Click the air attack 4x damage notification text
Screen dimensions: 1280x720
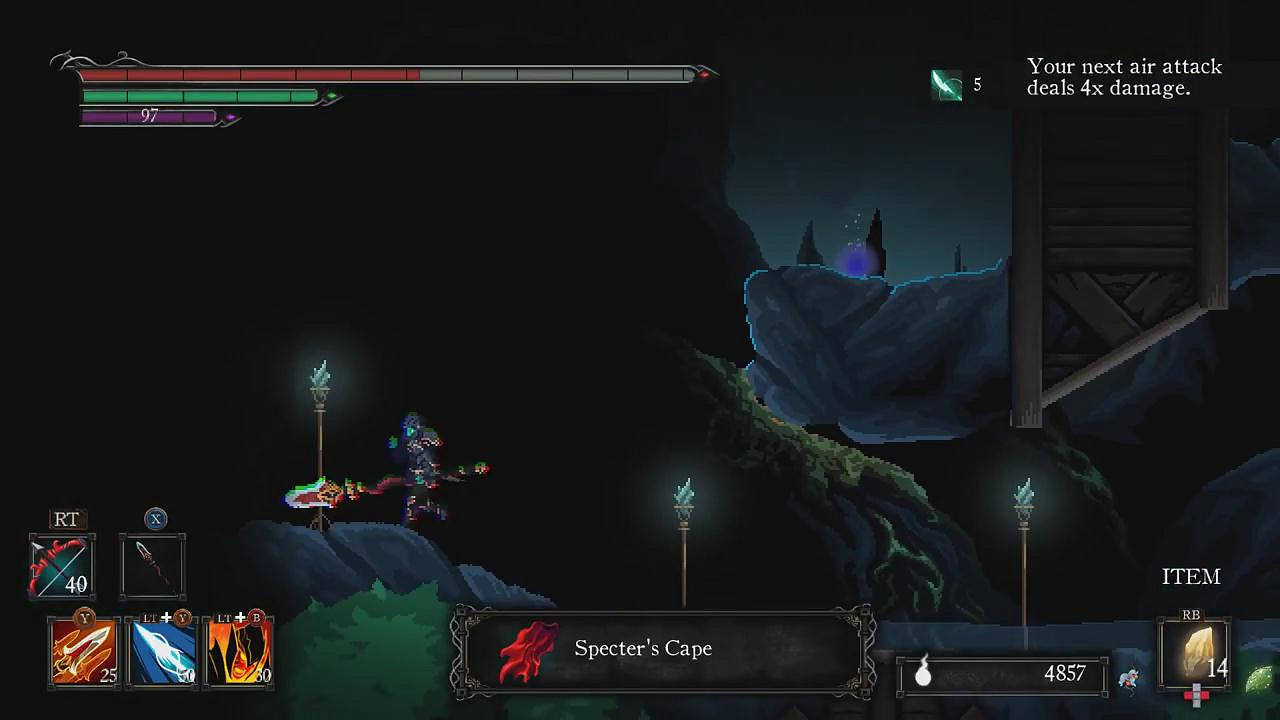point(1125,77)
